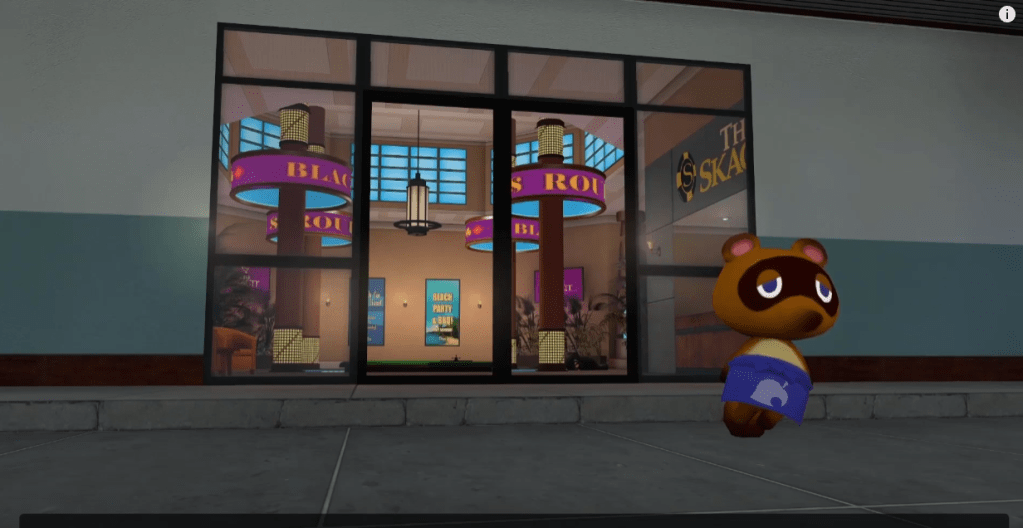Open the video info card icon

tap(1007, 14)
